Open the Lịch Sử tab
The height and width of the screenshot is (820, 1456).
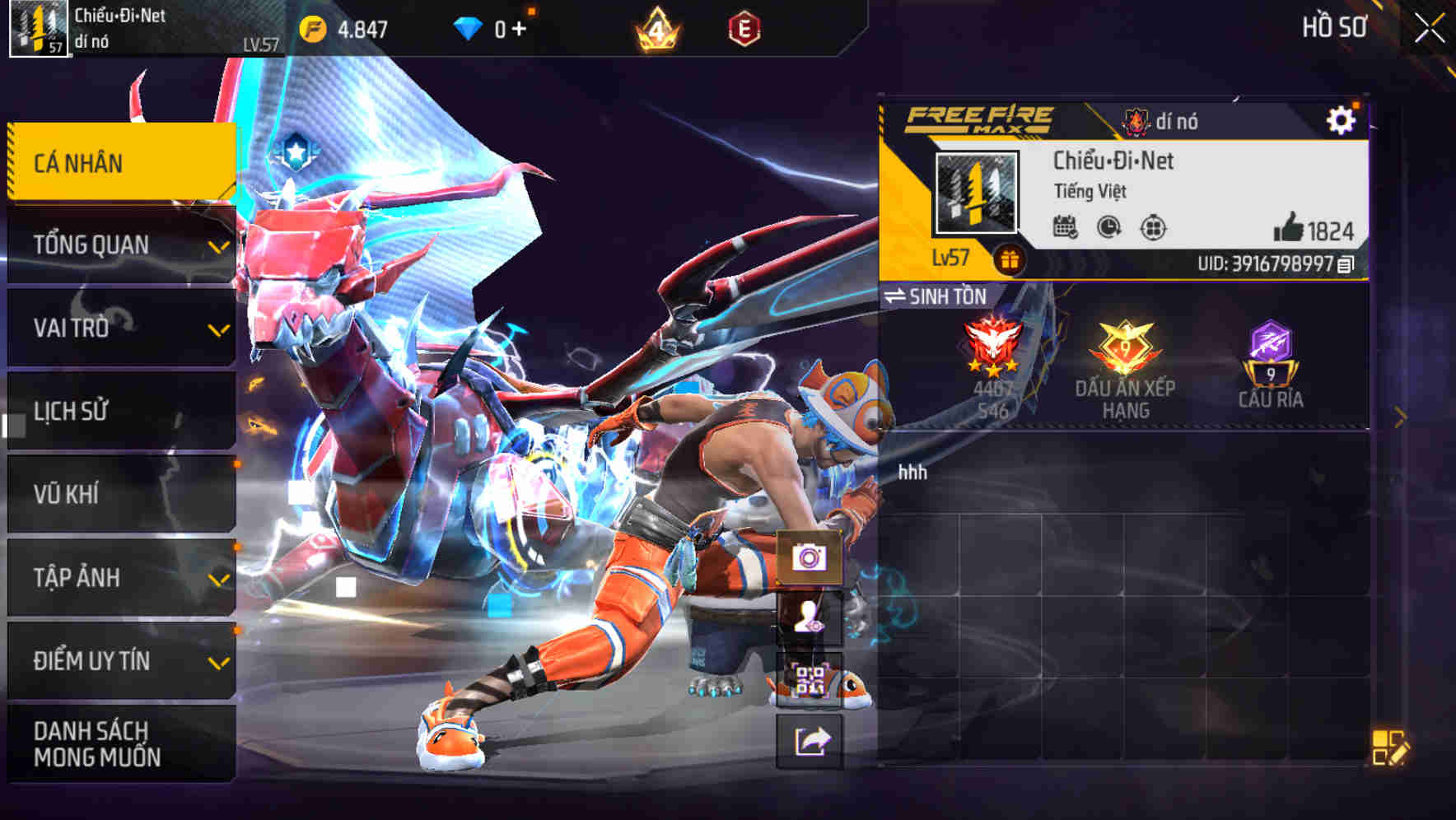coord(120,412)
